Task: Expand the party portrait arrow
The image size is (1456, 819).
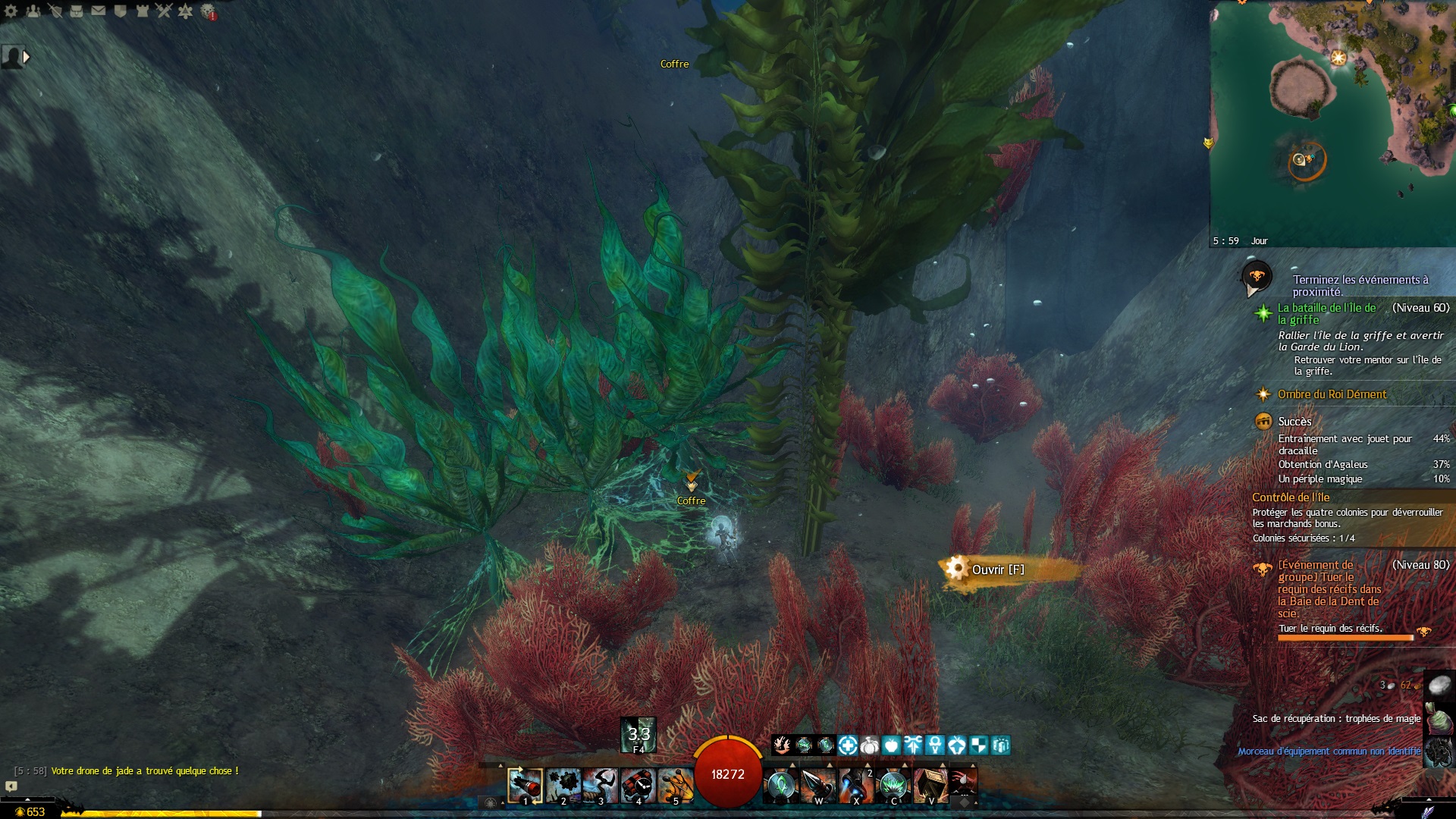Action: click(27, 57)
